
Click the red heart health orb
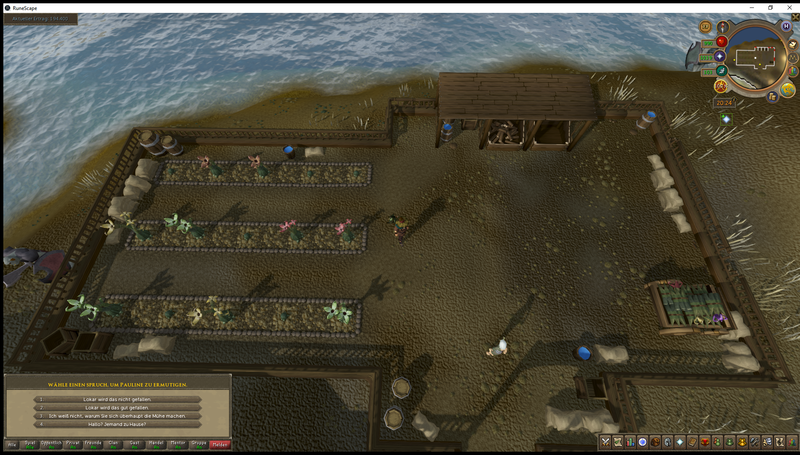tap(721, 42)
